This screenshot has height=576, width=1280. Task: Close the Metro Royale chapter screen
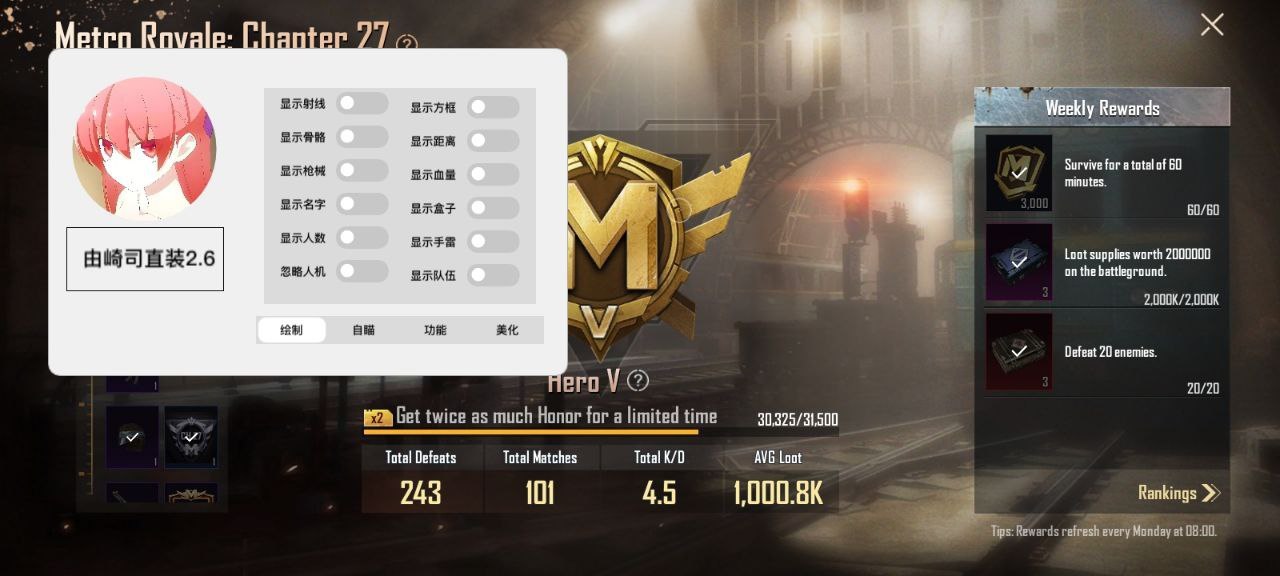point(1211,25)
